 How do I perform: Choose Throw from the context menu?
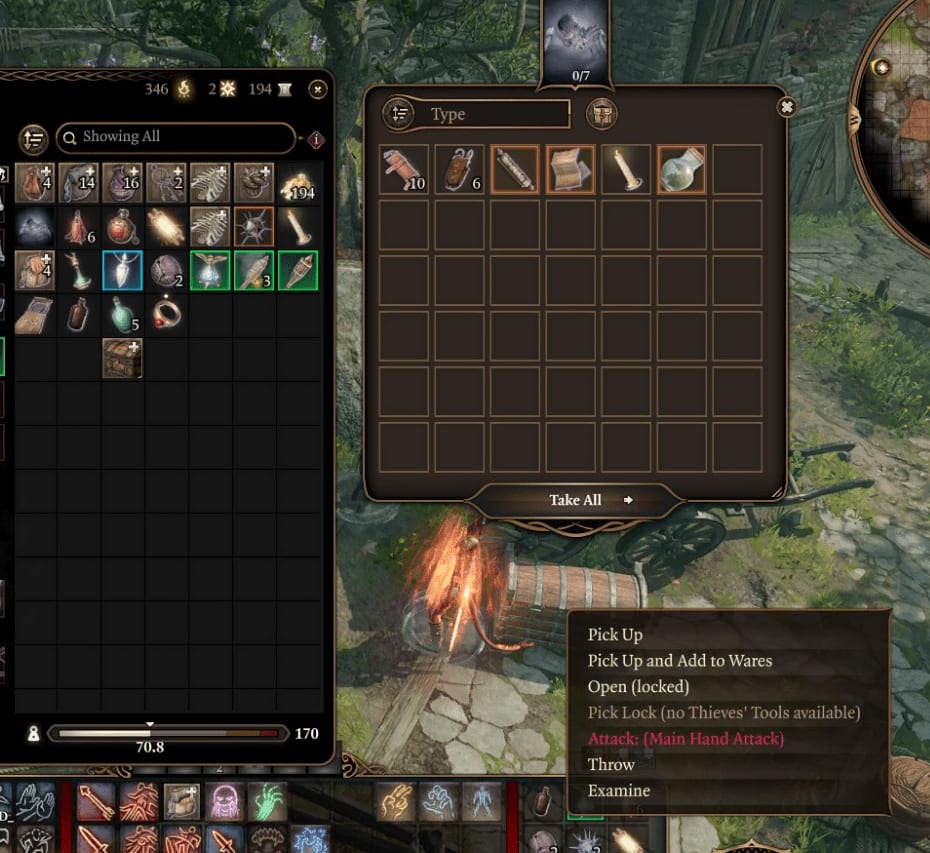tap(611, 764)
